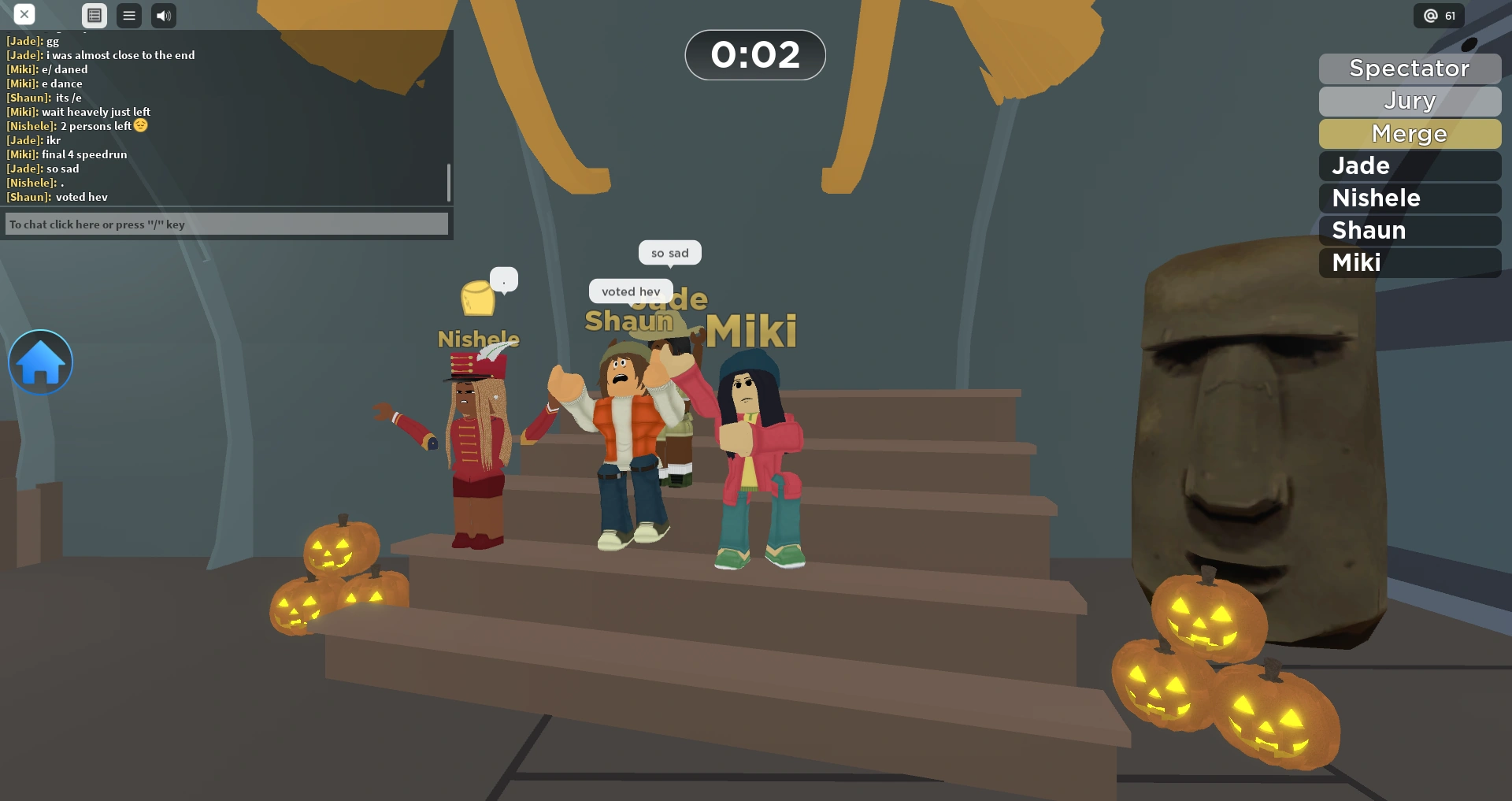Select Shaun from the player list
The height and width of the screenshot is (801, 1512).
(1409, 230)
